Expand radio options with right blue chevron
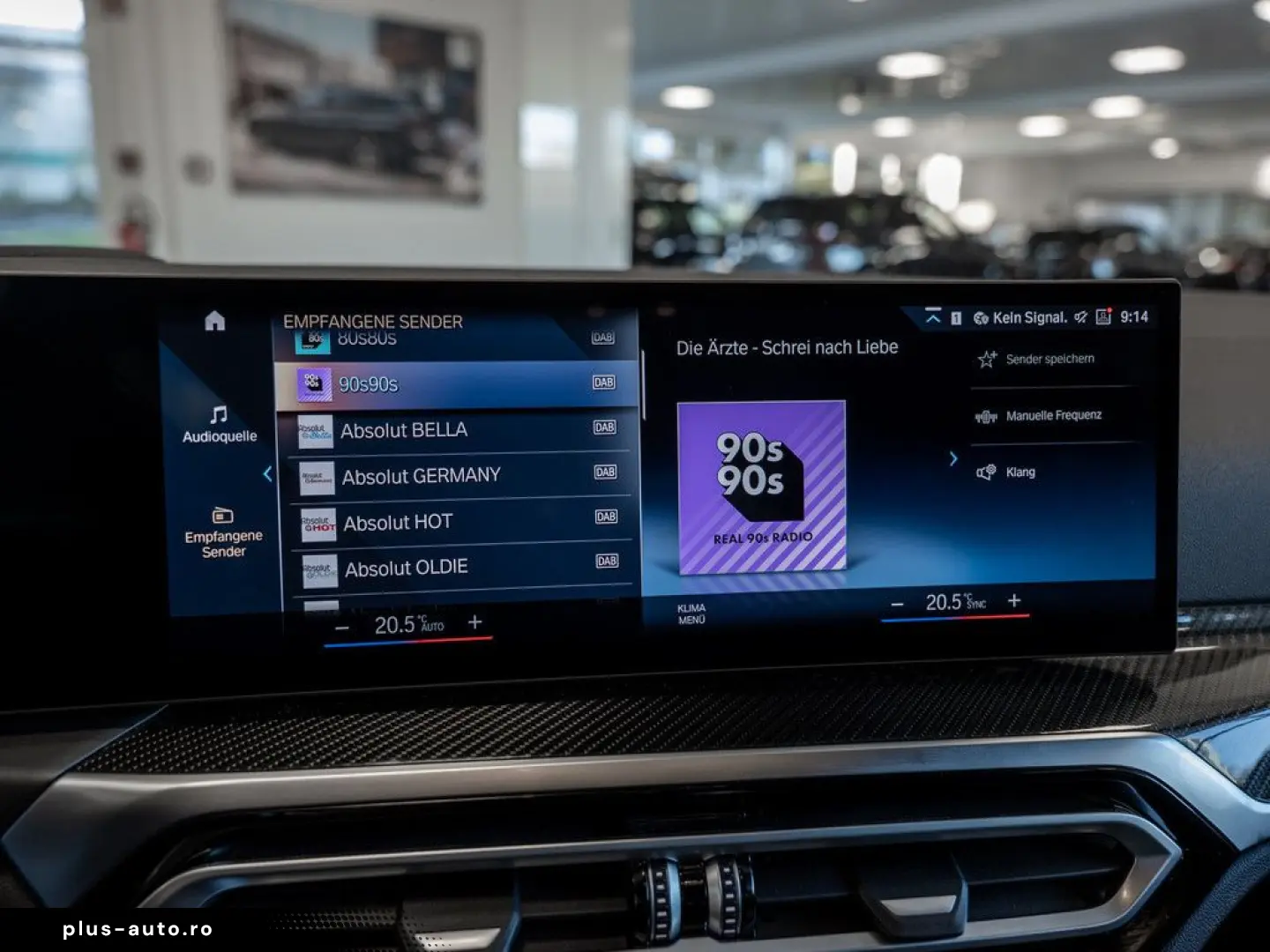This screenshot has width=1270, height=952. 953,458
